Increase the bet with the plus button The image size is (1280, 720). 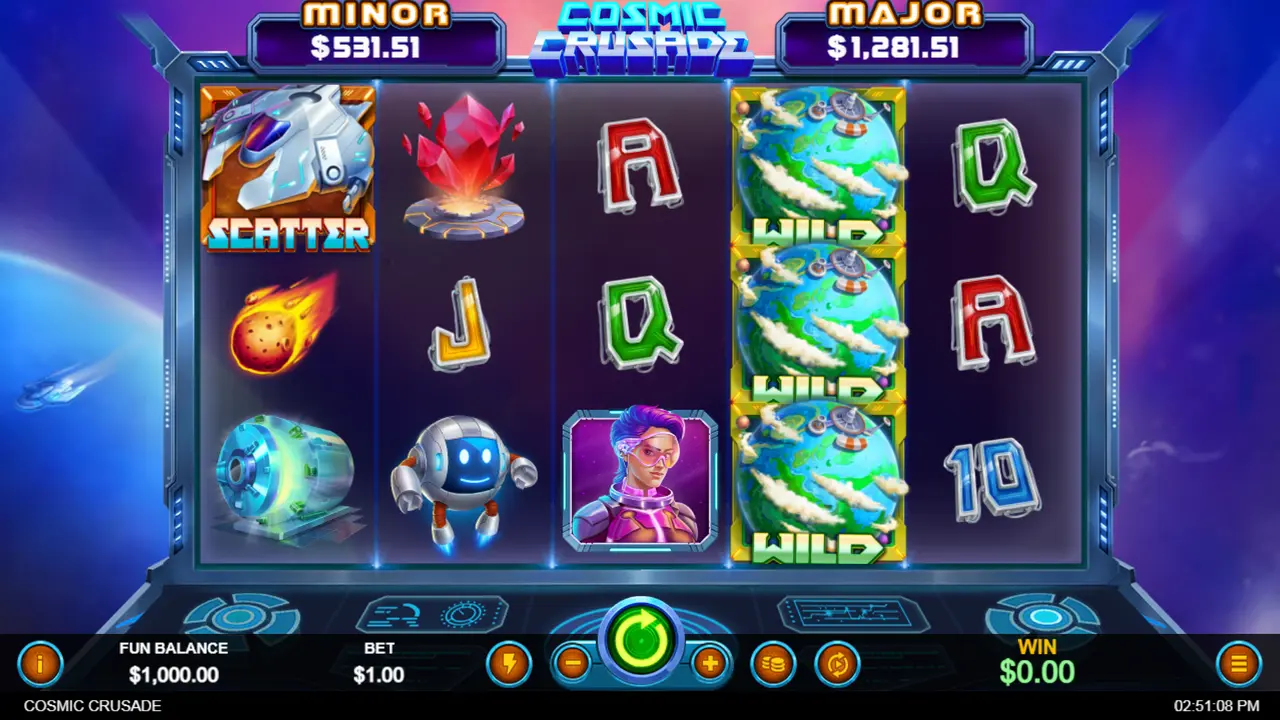pyautogui.click(x=710, y=660)
